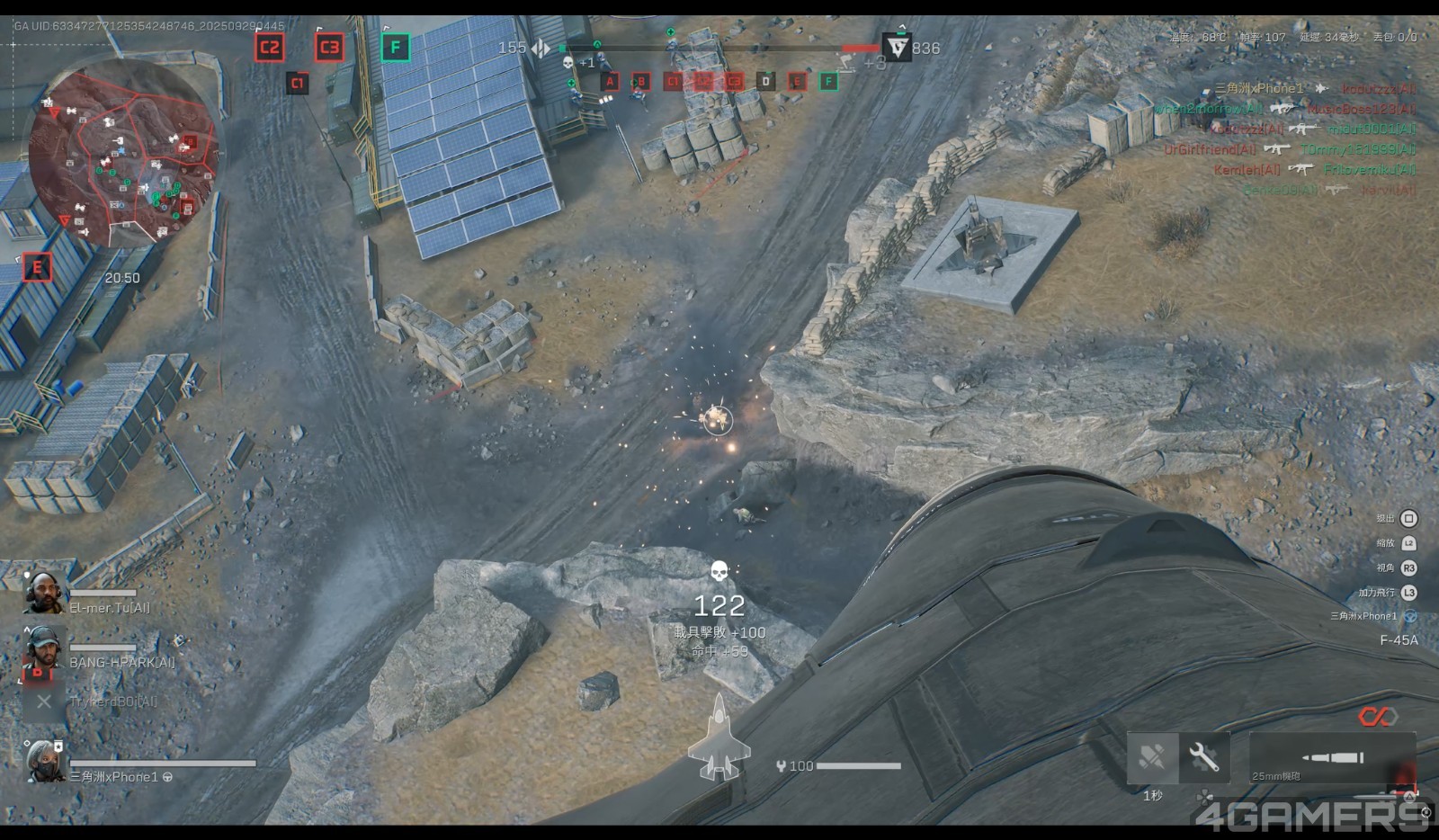The height and width of the screenshot is (840, 1439).
Task: Click the F-45A jet status icon
Action: tap(719, 737)
